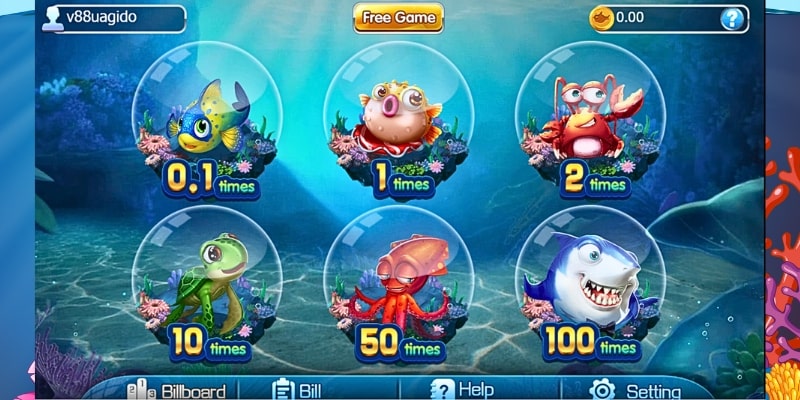The width and height of the screenshot is (800, 400).
Task: Open the Setting menu
Action: pos(637,391)
